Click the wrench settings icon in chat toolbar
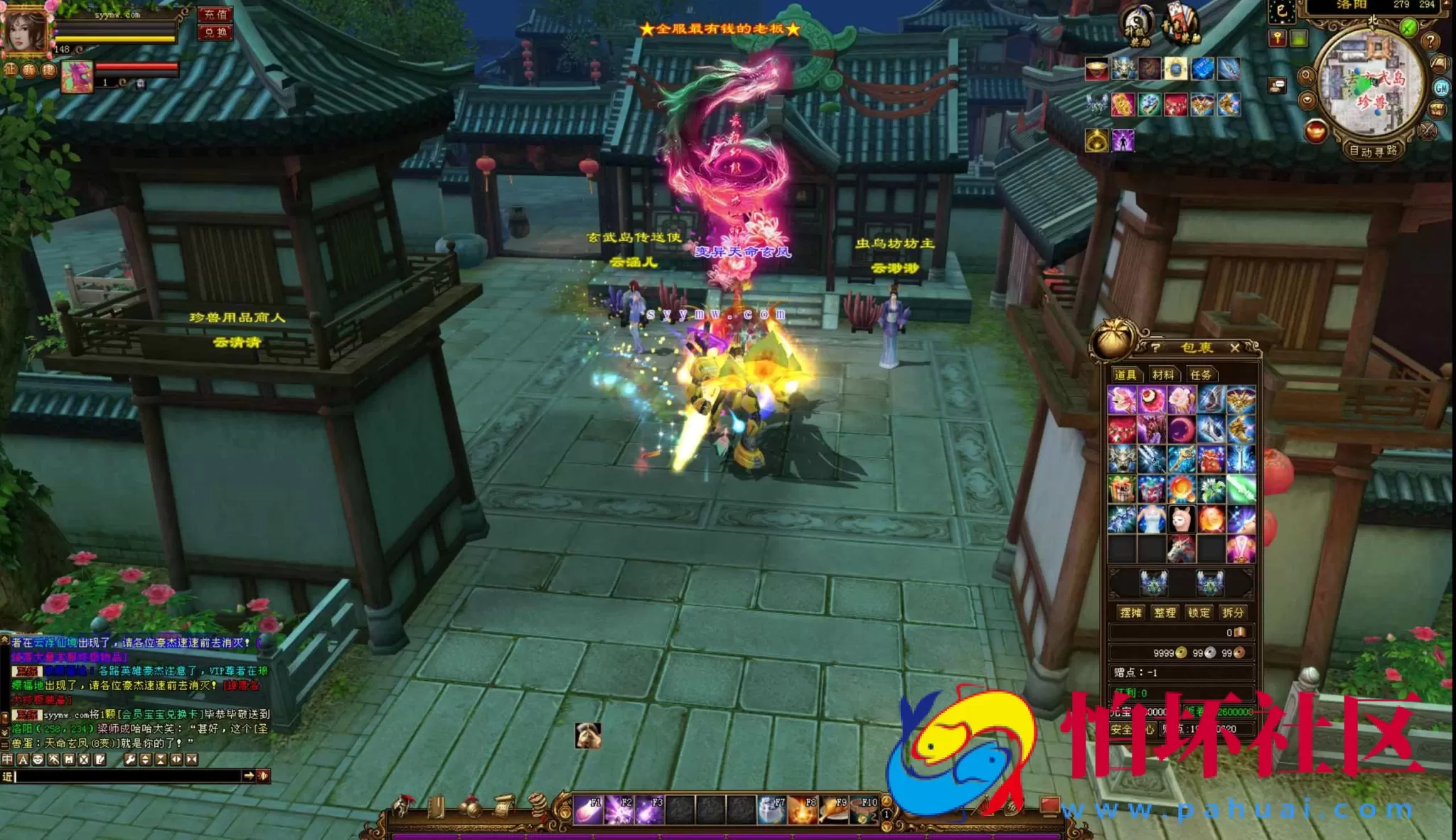 click(x=130, y=759)
